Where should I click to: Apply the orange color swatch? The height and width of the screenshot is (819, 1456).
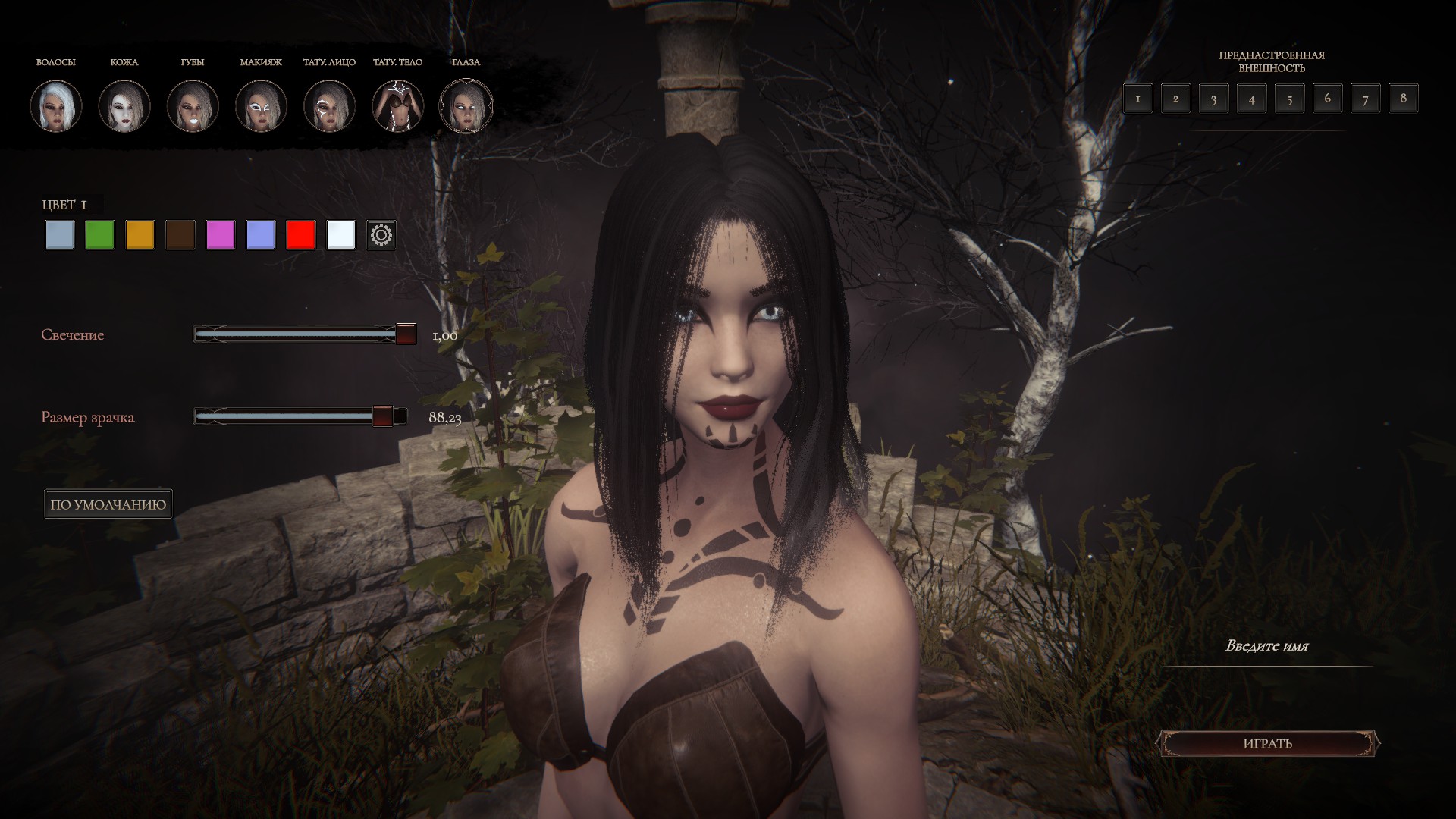(140, 235)
